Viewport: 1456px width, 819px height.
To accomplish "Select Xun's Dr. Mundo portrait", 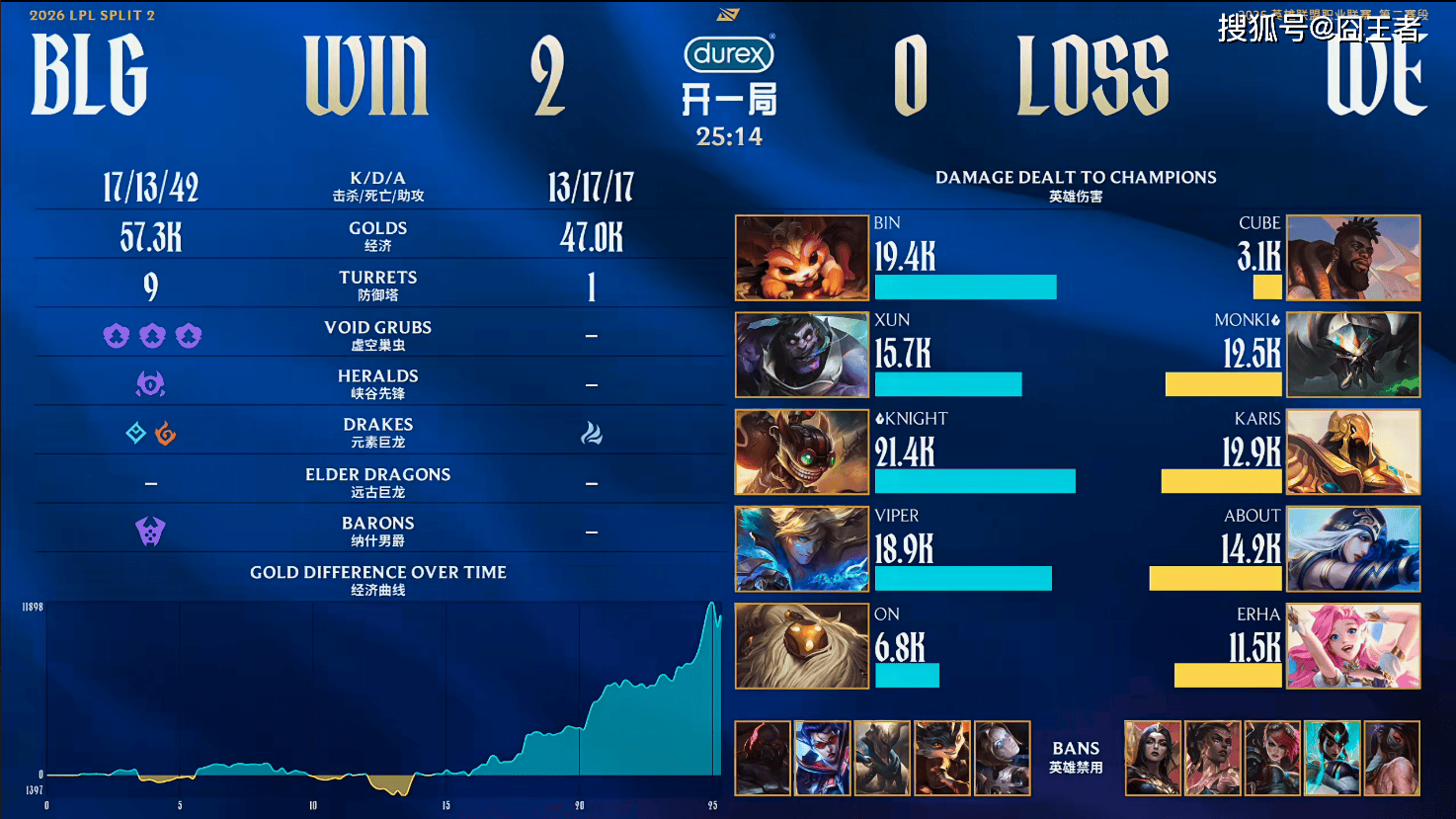I will pyautogui.click(x=801, y=355).
